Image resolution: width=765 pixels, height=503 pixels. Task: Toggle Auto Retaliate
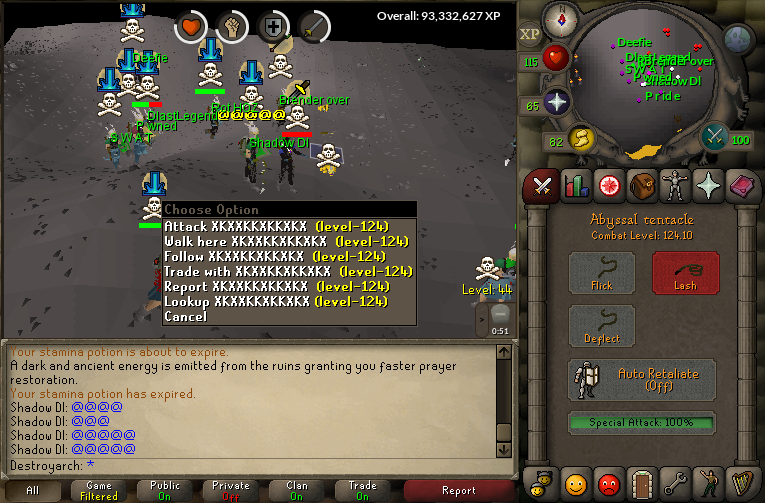coord(642,380)
